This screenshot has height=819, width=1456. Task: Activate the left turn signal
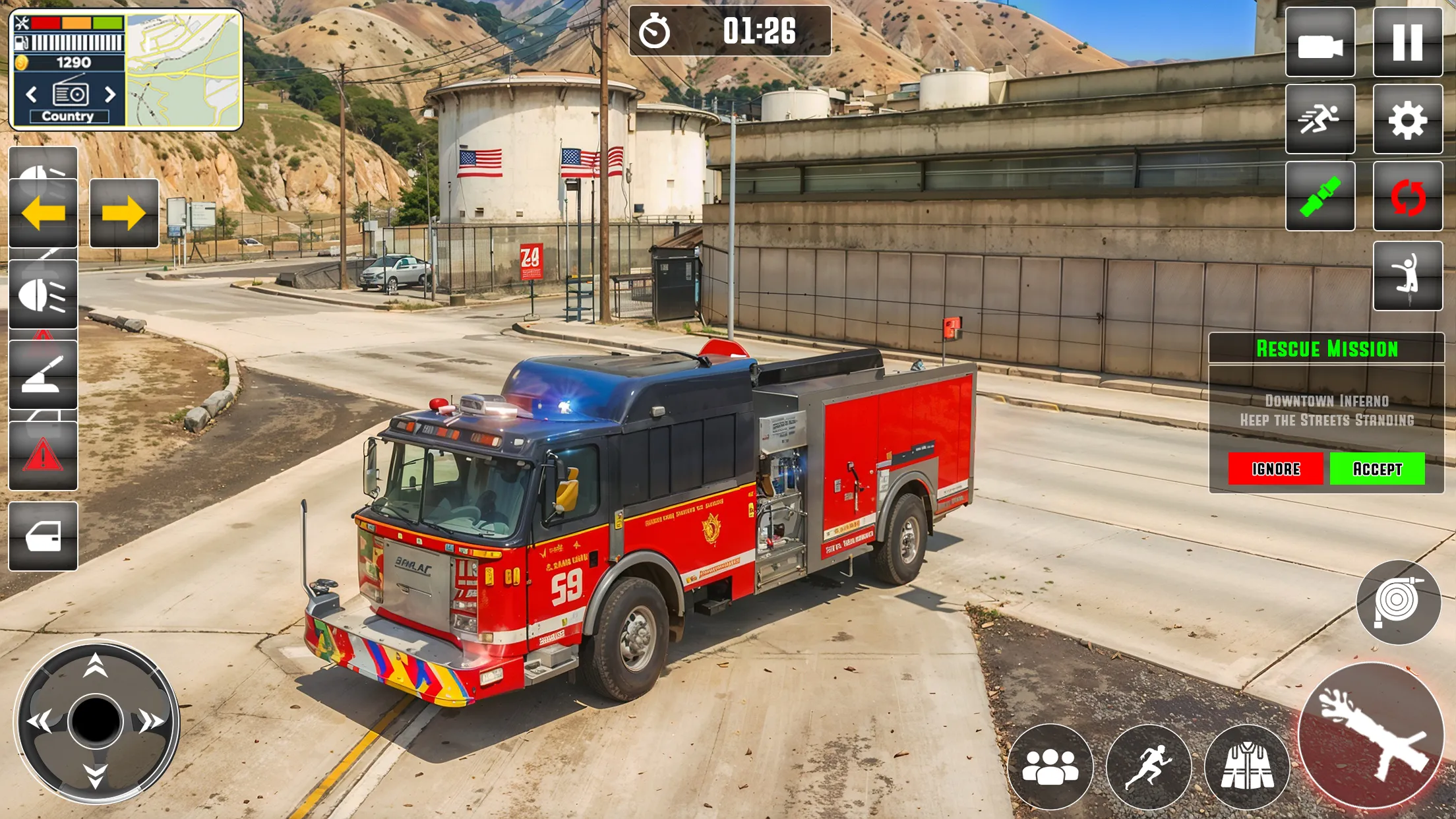pos(44,213)
